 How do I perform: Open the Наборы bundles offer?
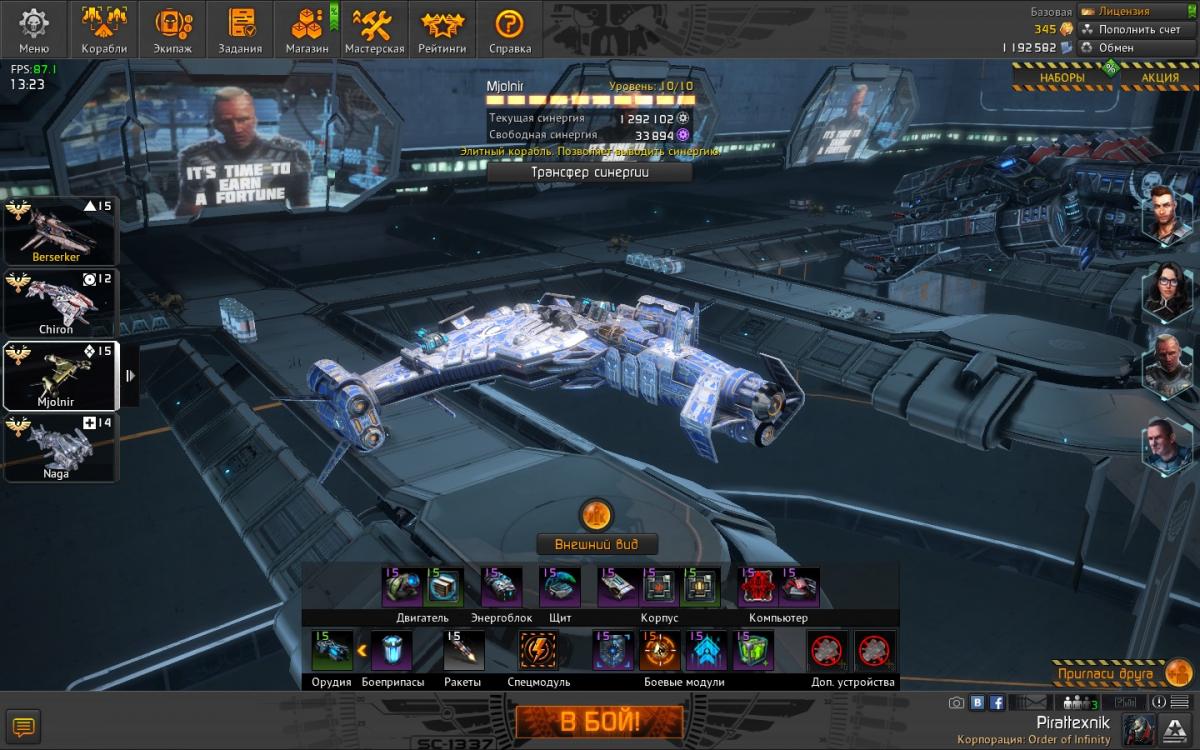(1061, 77)
